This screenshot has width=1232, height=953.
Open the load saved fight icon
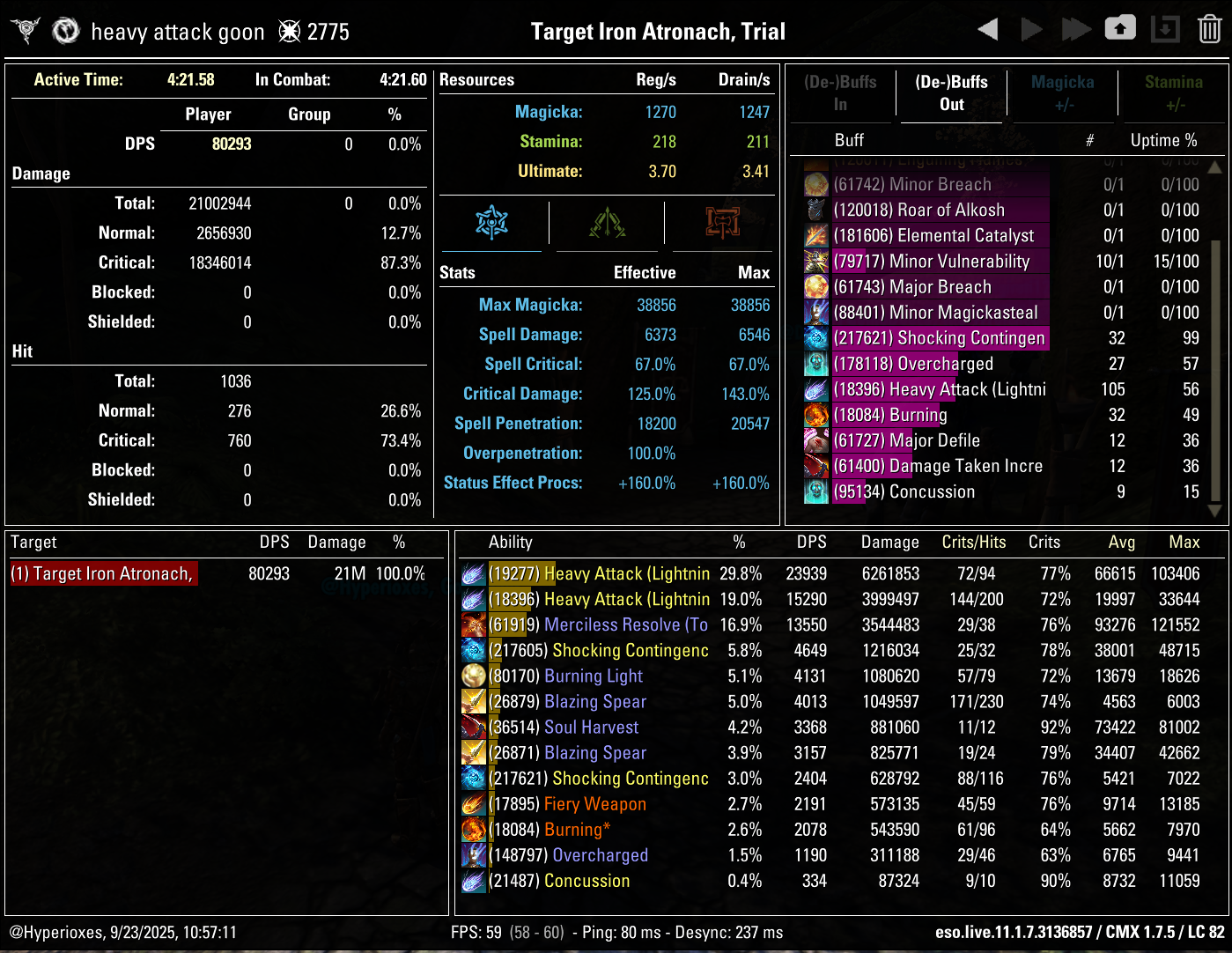(1164, 28)
